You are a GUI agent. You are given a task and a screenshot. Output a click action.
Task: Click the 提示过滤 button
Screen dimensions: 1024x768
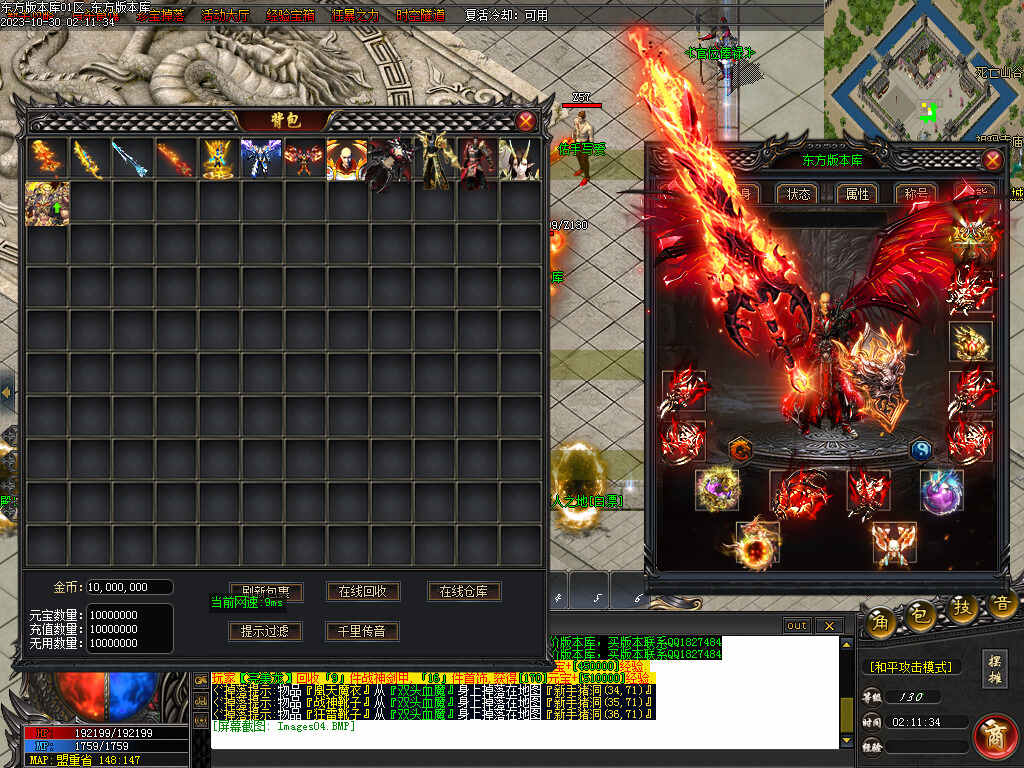[264, 631]
